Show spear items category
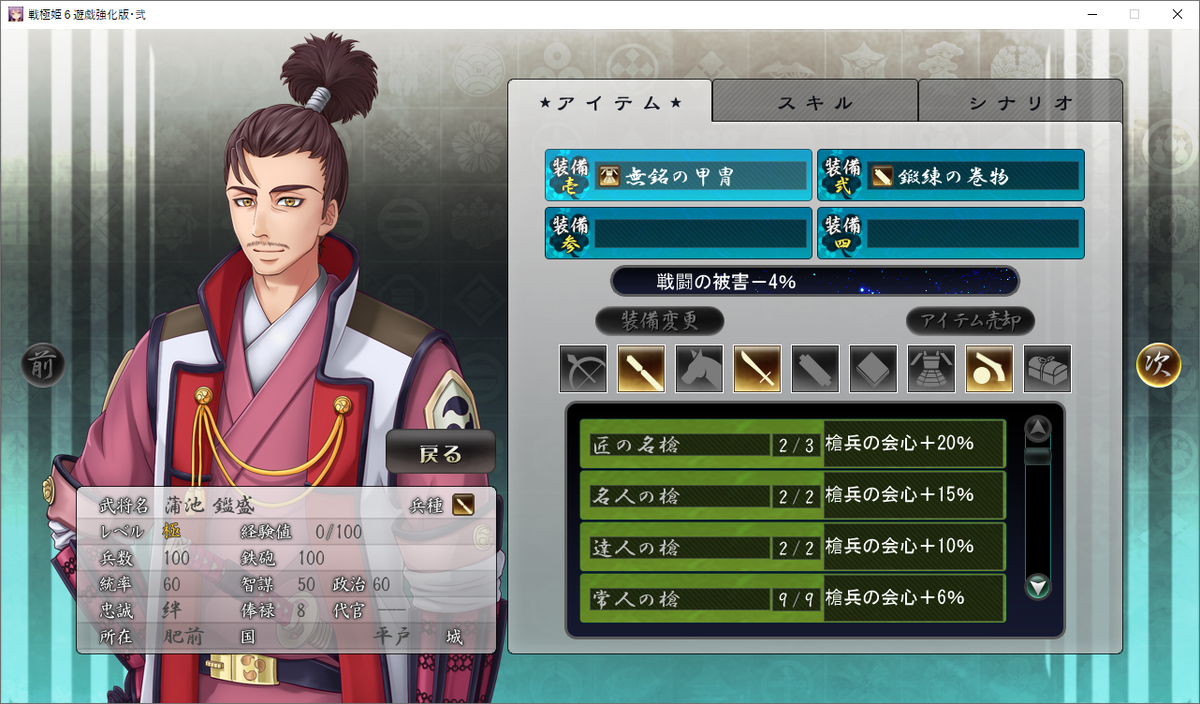This screenshot has width=1200, height=704. coord(642,369)
